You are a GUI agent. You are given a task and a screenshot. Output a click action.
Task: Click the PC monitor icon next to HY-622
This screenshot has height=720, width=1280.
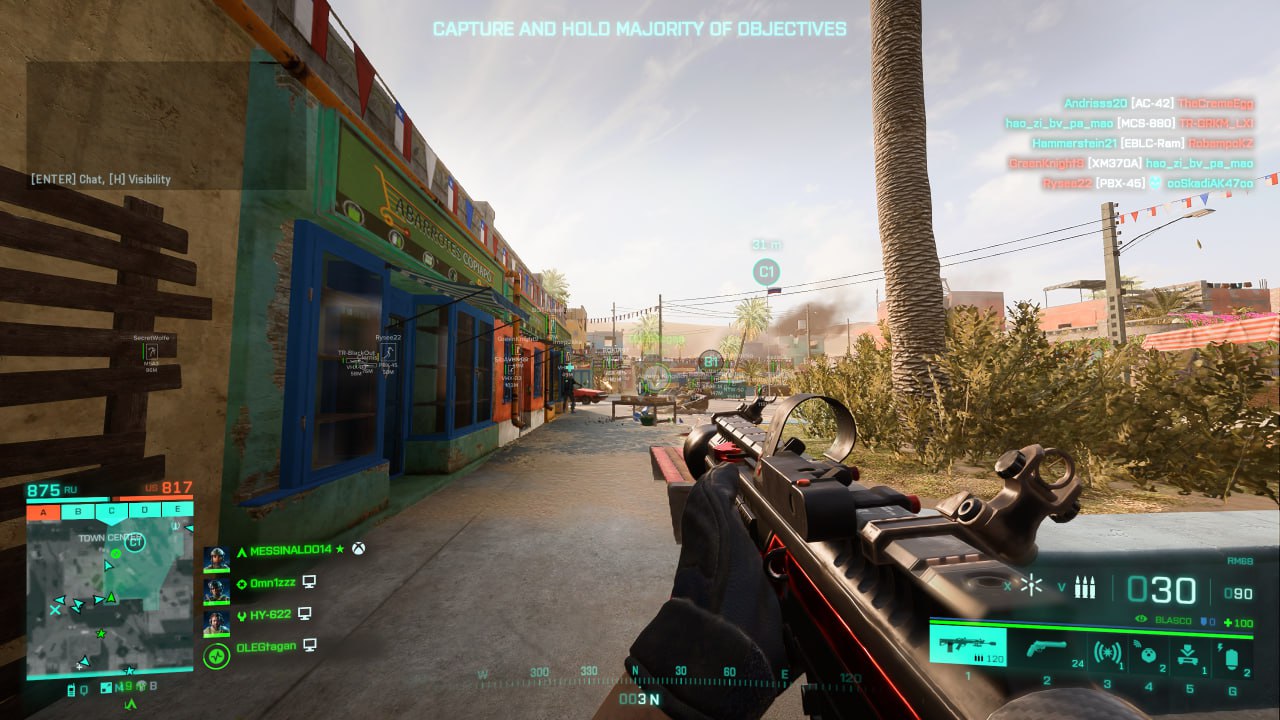click(304, 614)
